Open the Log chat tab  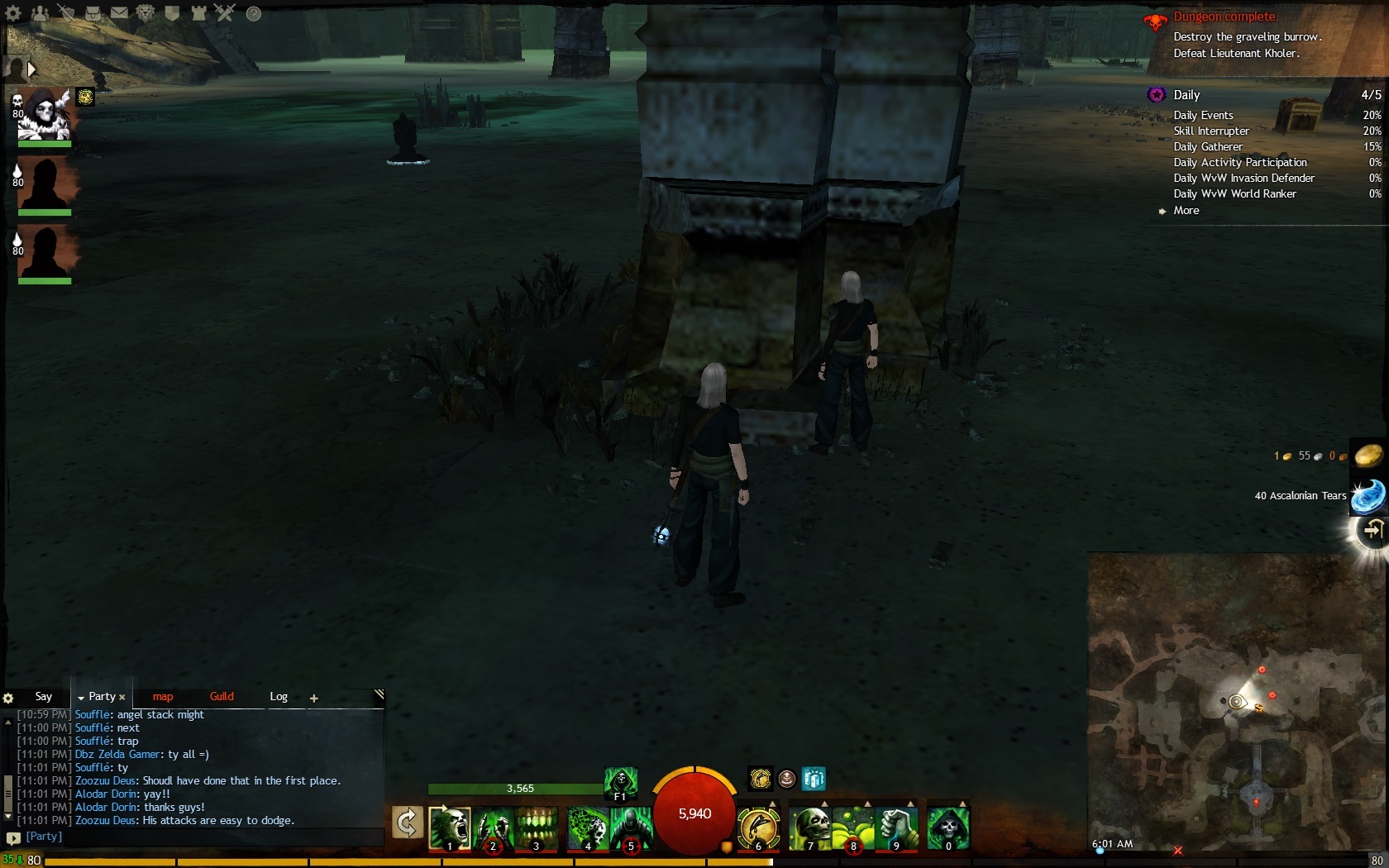[x=279, y=697]
